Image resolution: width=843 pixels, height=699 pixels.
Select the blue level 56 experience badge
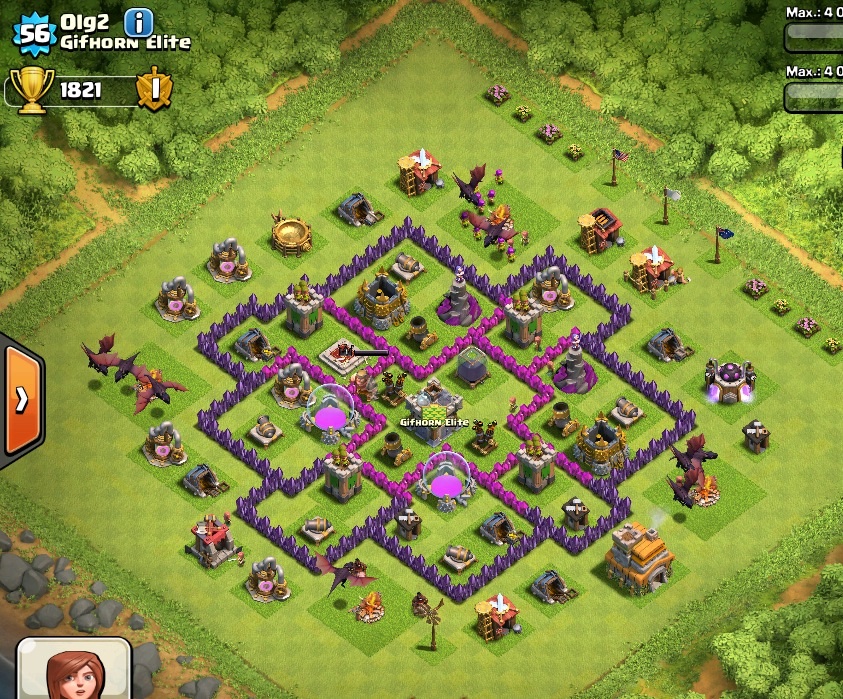(x=34, y=33)
